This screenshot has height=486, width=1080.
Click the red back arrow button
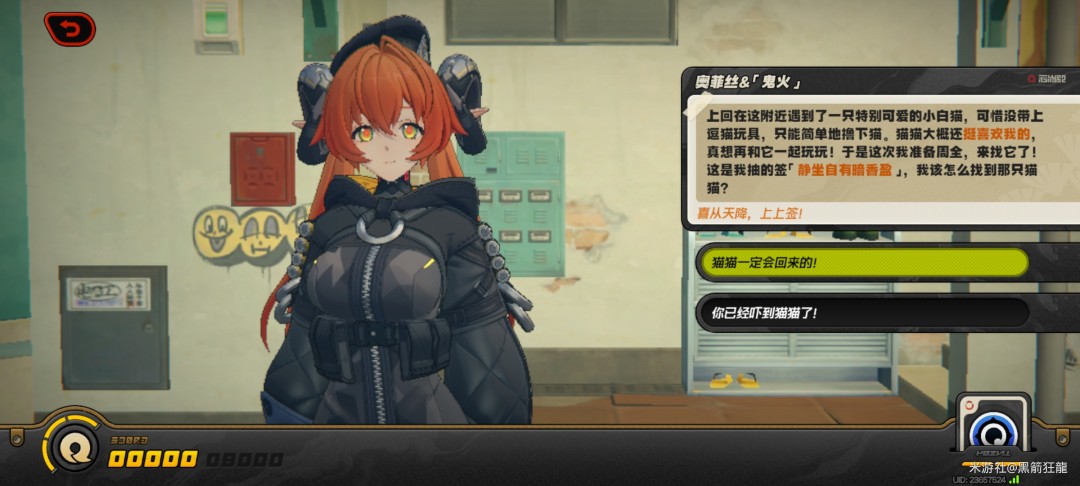[x=69, y=29]
